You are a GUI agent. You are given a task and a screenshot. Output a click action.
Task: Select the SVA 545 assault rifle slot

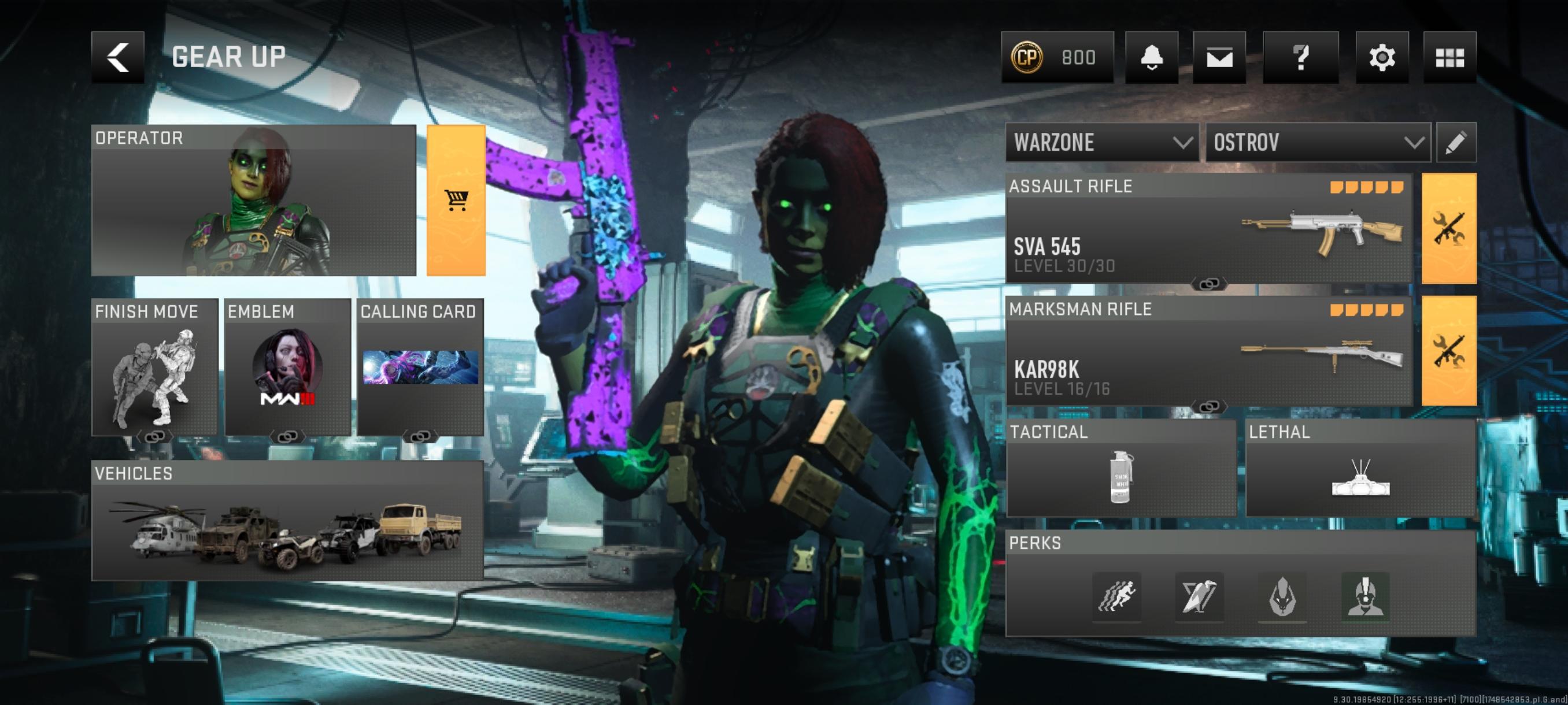click(1208, 229)
